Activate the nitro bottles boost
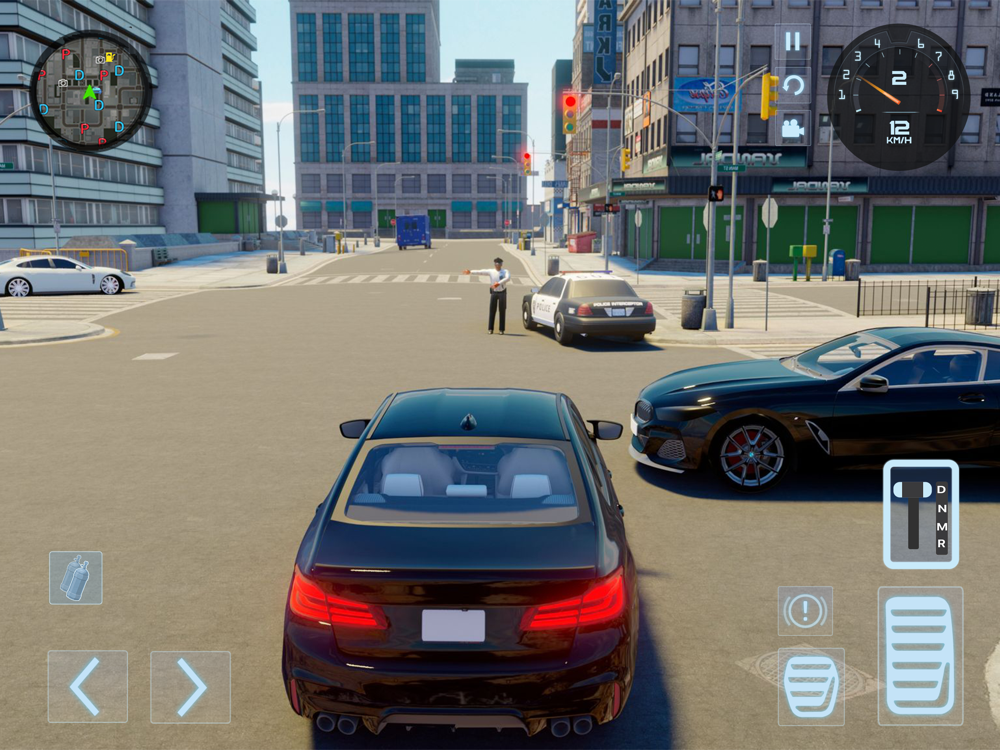 click(75, 578)
